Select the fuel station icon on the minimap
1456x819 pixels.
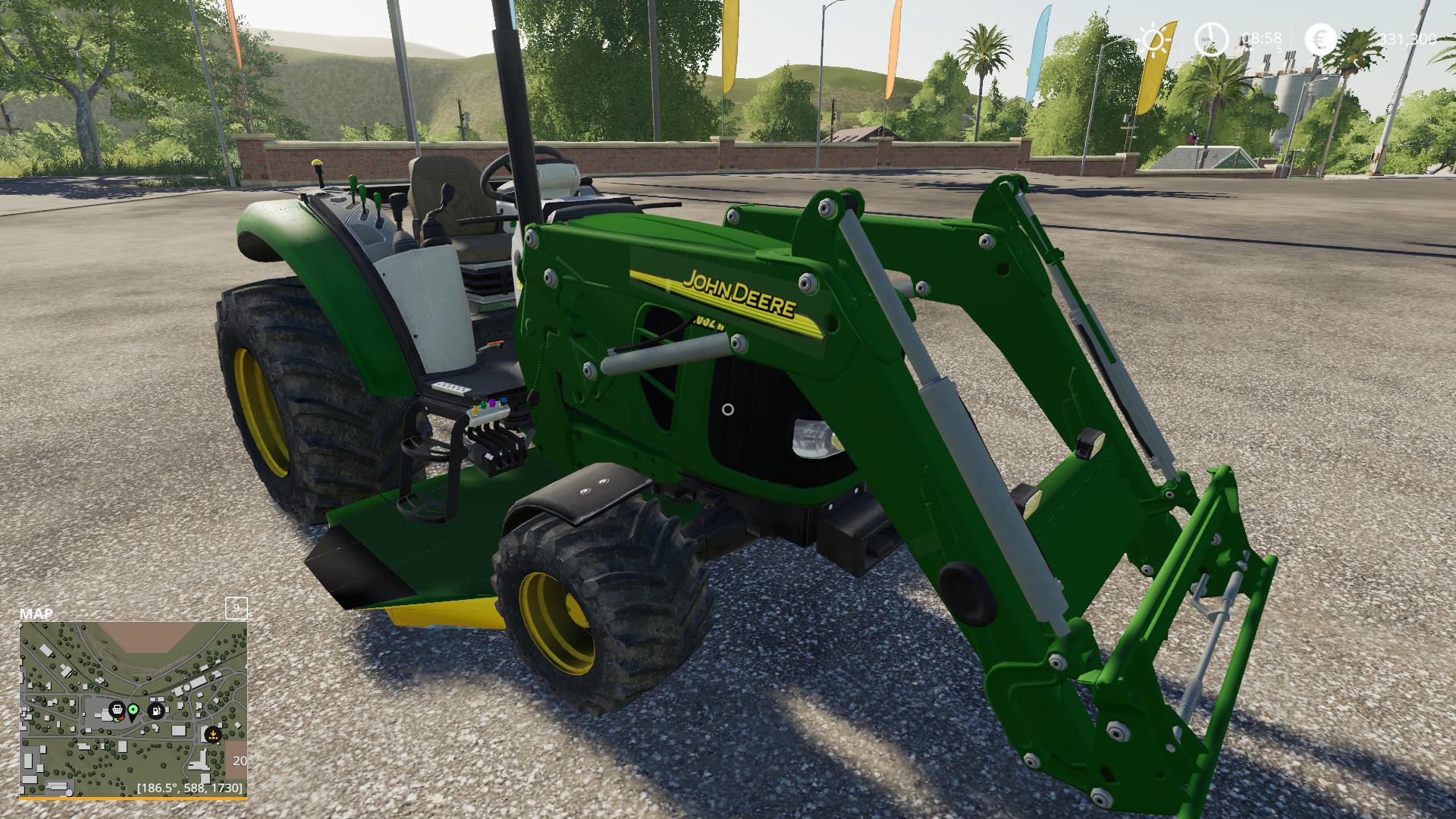tap(156, 711)
